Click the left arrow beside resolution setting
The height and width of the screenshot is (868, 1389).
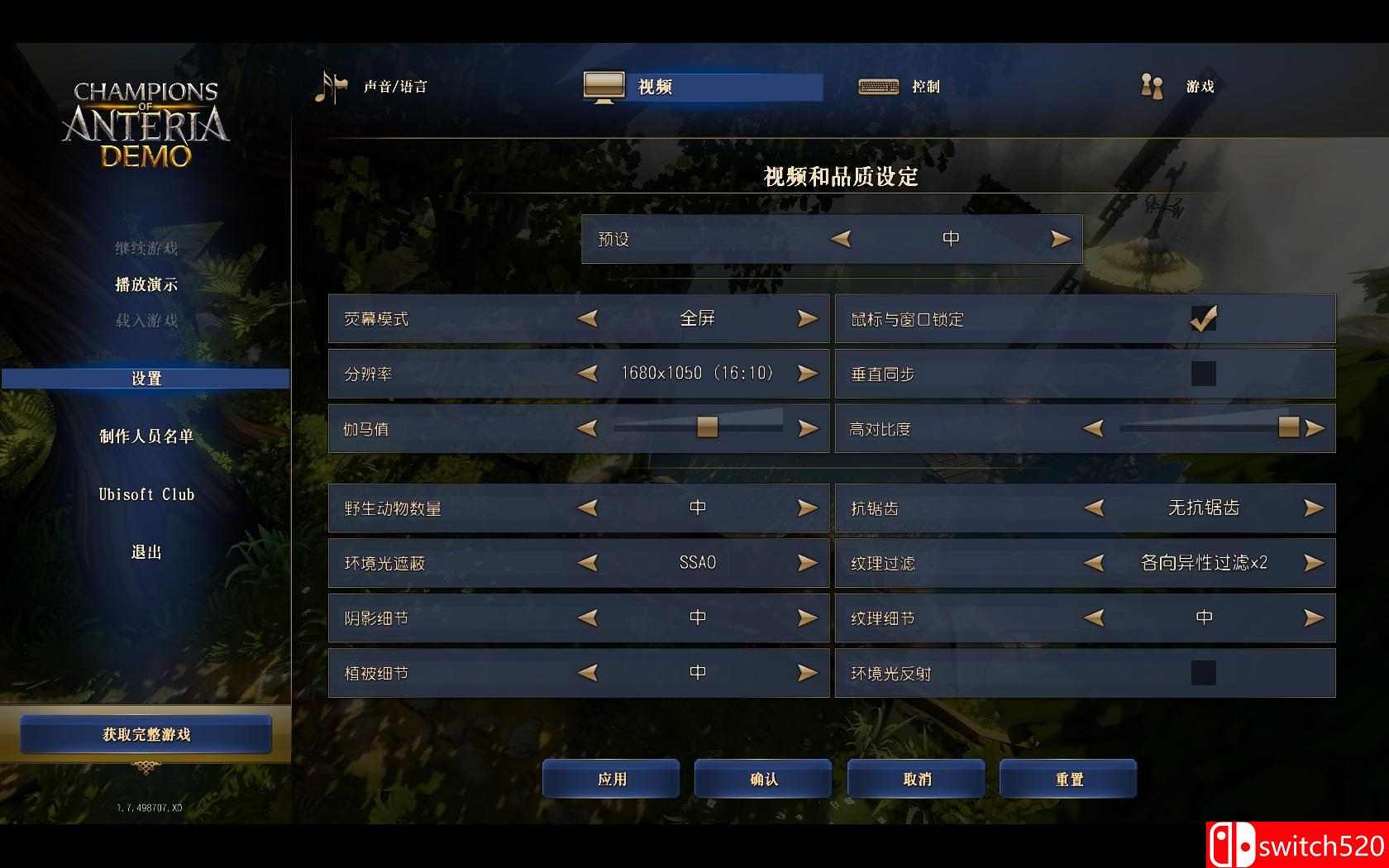(x=588, y=373)
